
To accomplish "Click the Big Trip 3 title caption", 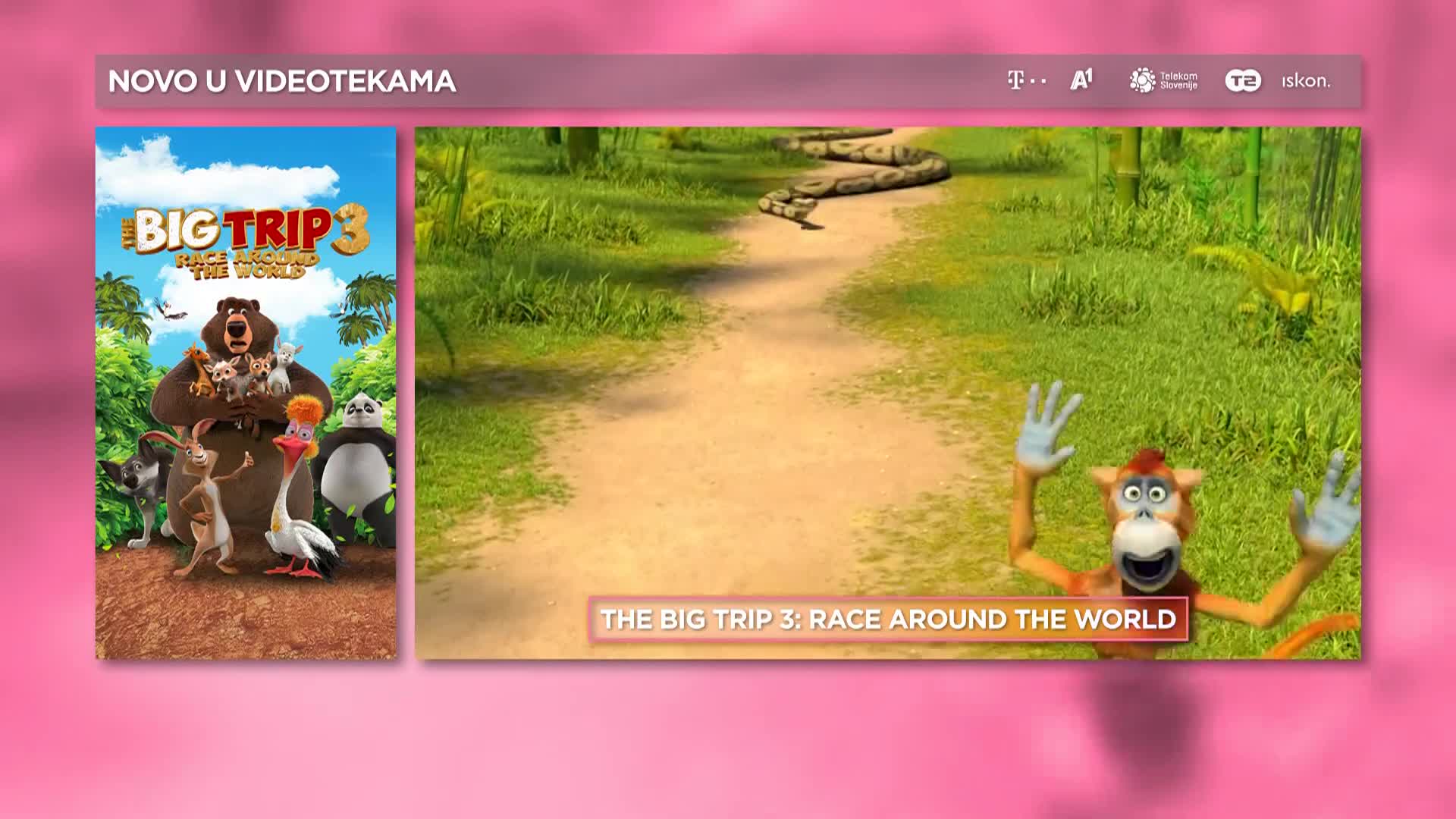I will pos(888,619).
